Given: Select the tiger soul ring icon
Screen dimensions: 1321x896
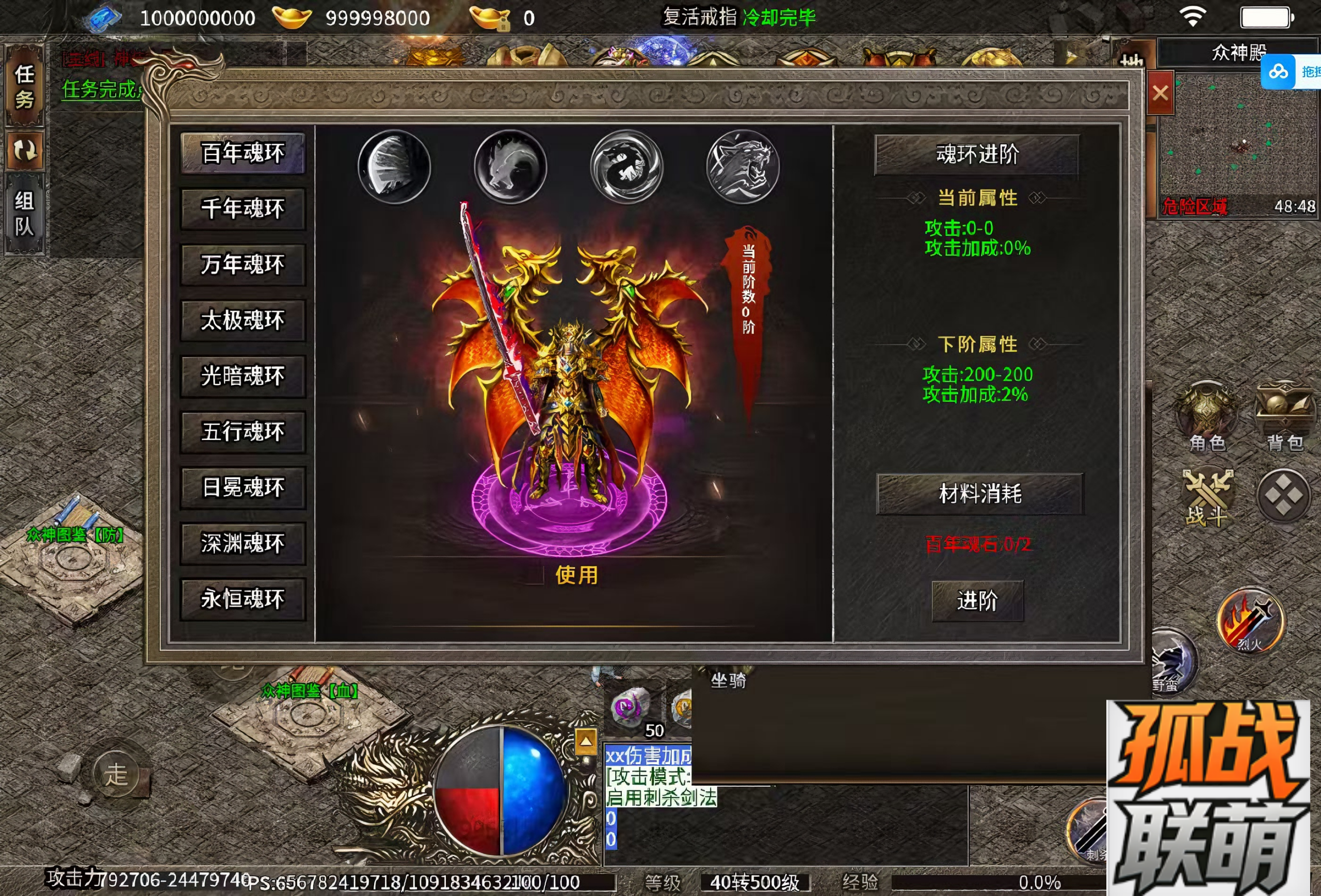Looking at the screenshot, I should pyautogui.click(x=743, y=167).
